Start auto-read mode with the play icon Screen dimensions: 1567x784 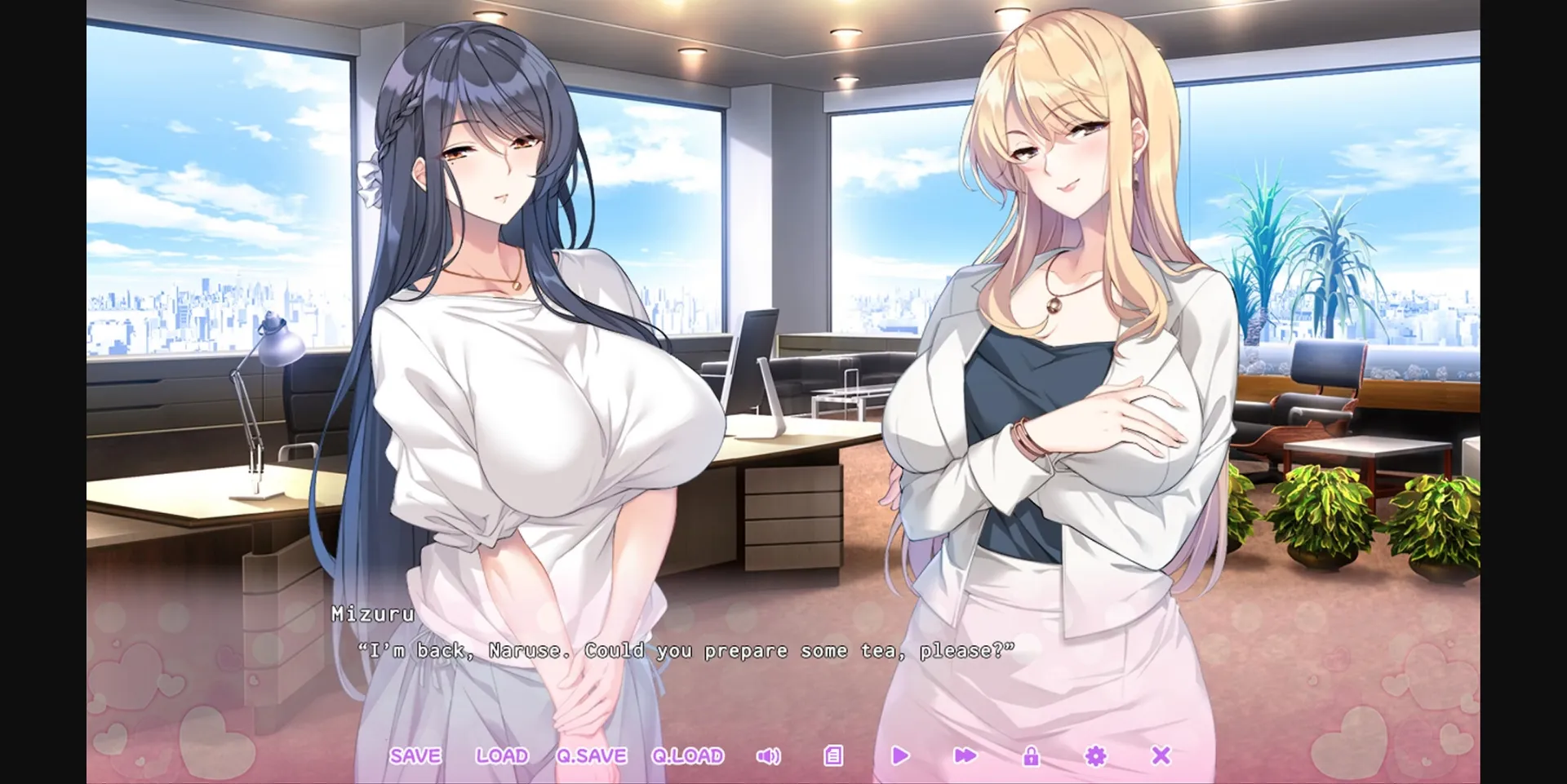coord(899,756)
